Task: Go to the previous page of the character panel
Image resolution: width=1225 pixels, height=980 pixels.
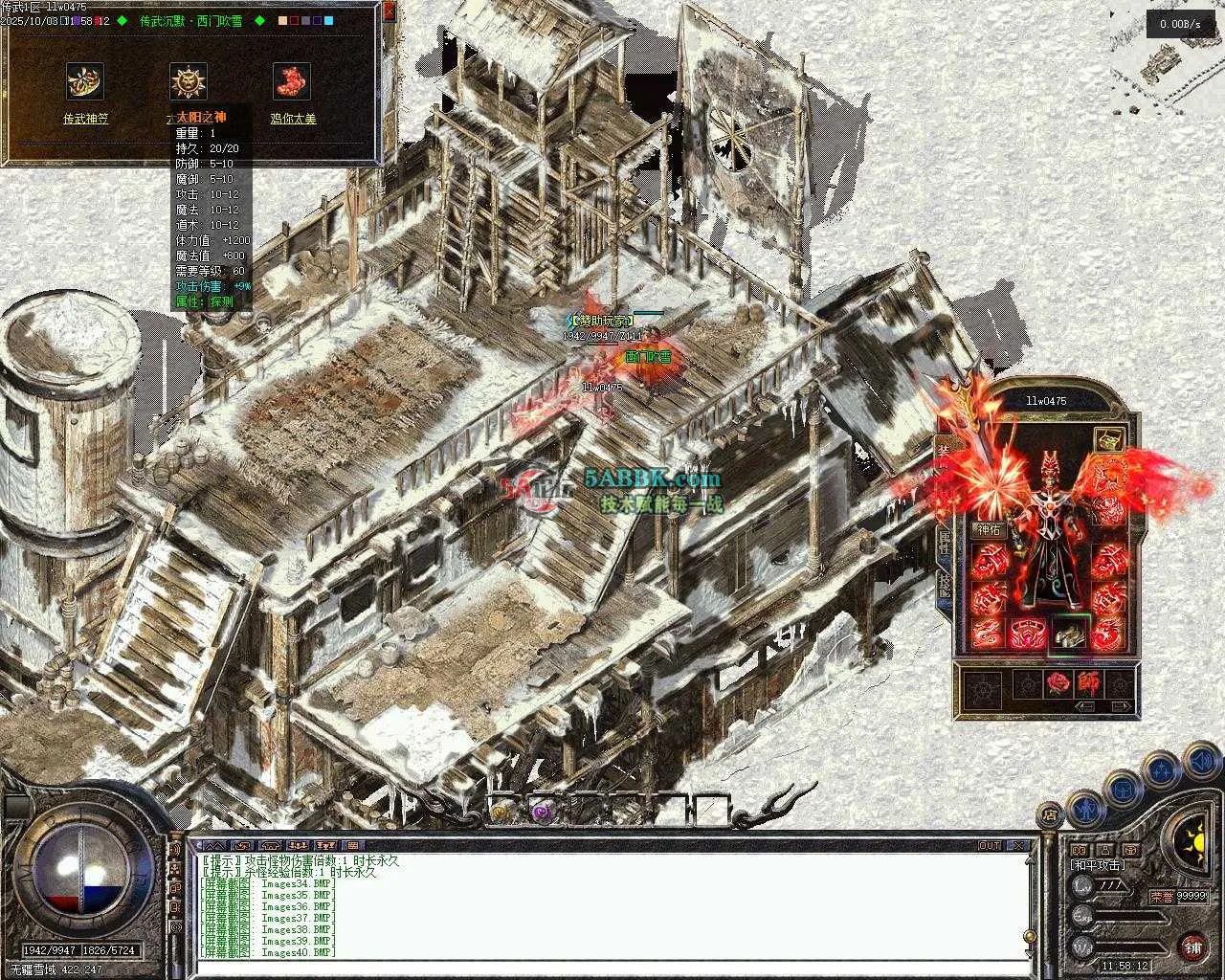Action: 1085,707
